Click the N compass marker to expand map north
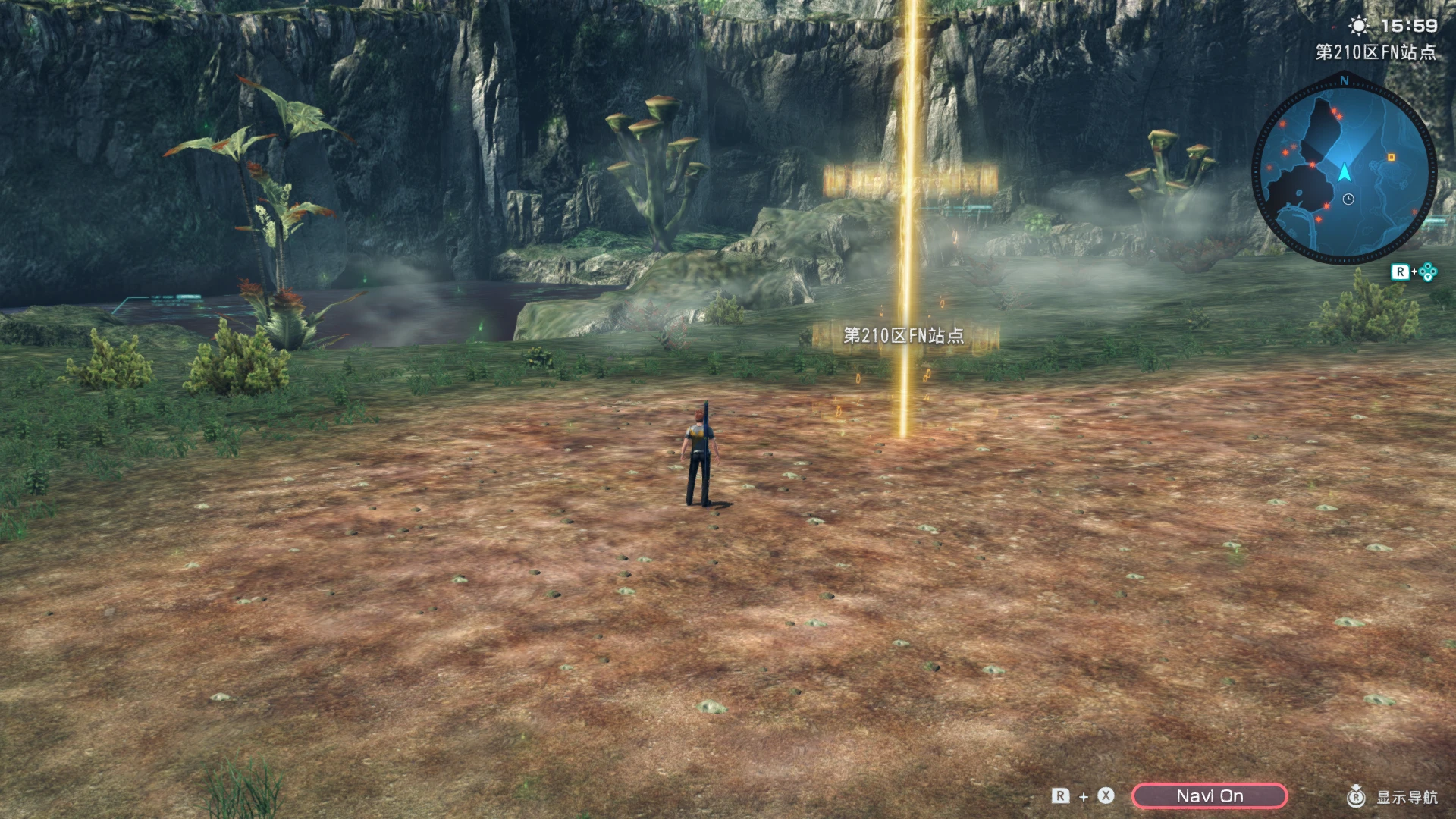1456x819 pixels. point(1345,80)
